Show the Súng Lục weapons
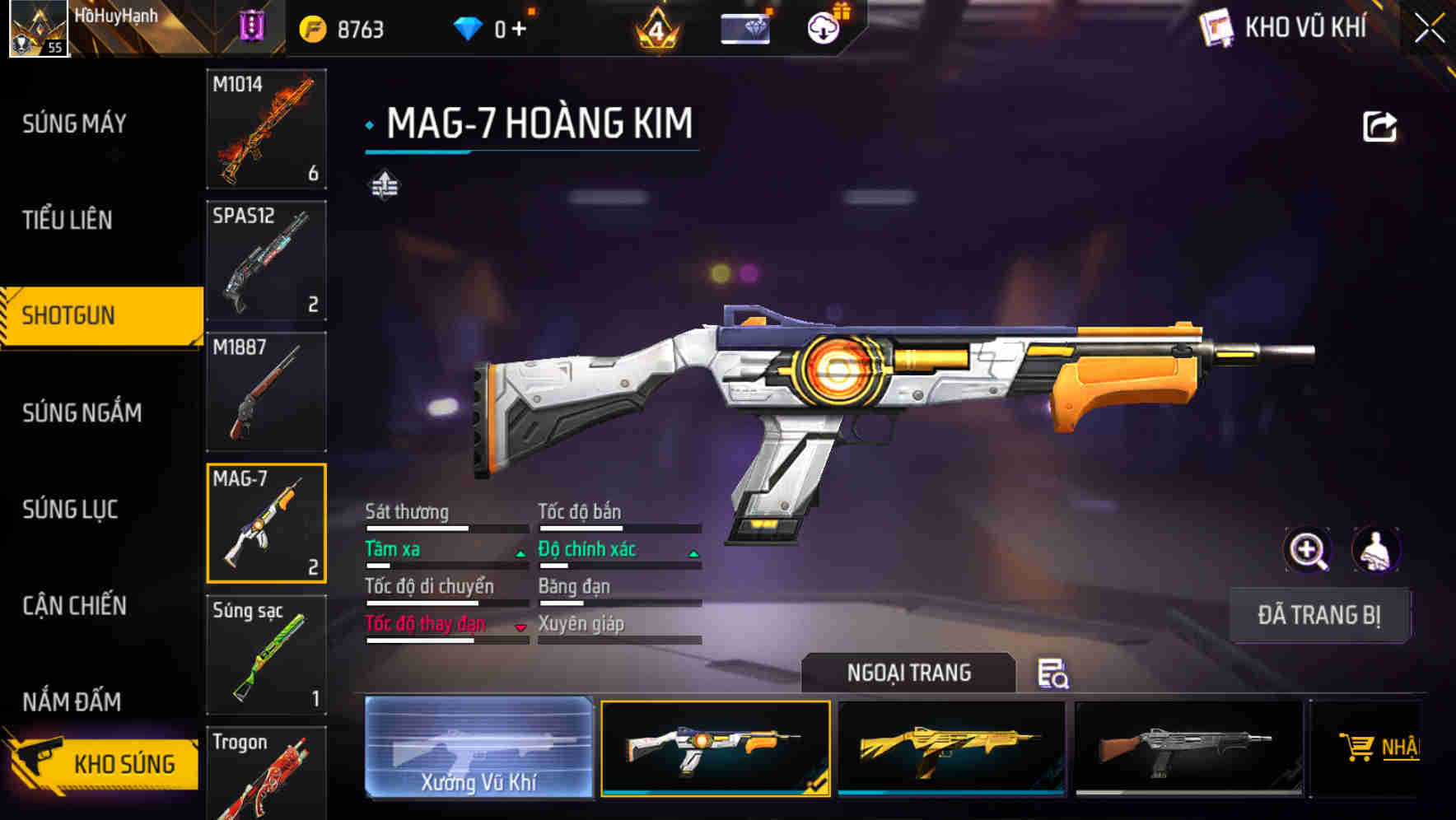 pos(70,510)
